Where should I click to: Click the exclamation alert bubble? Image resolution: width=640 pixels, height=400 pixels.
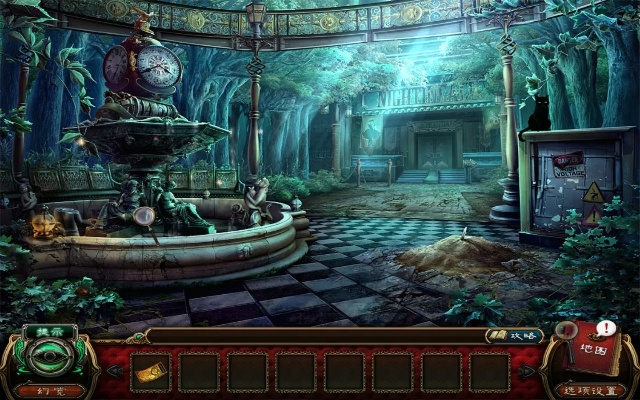click(606, 328)
